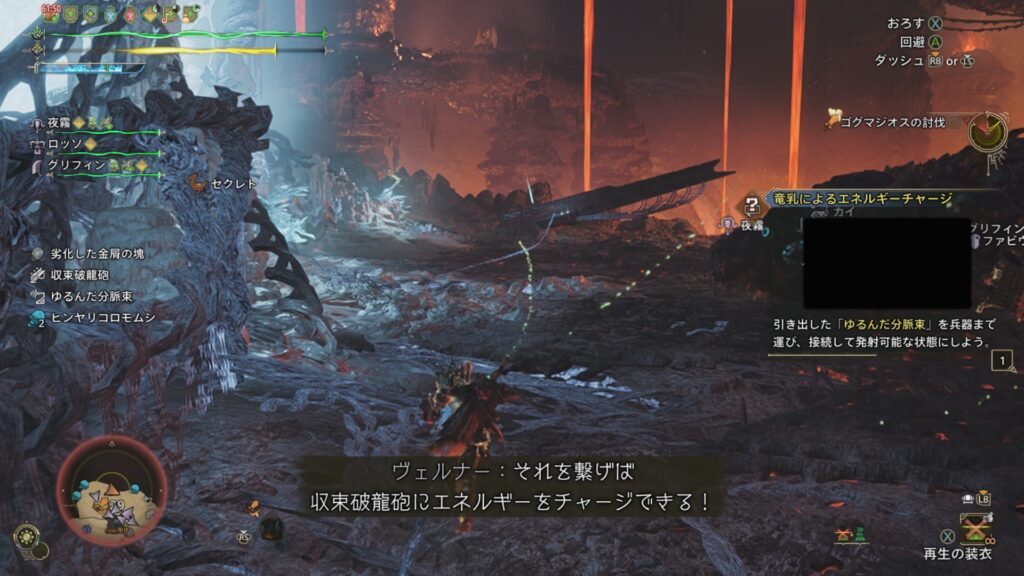Screen dimensions: 1024x576
Task: Select the 再生の装衣 item slot
Action: pos(974,529)
